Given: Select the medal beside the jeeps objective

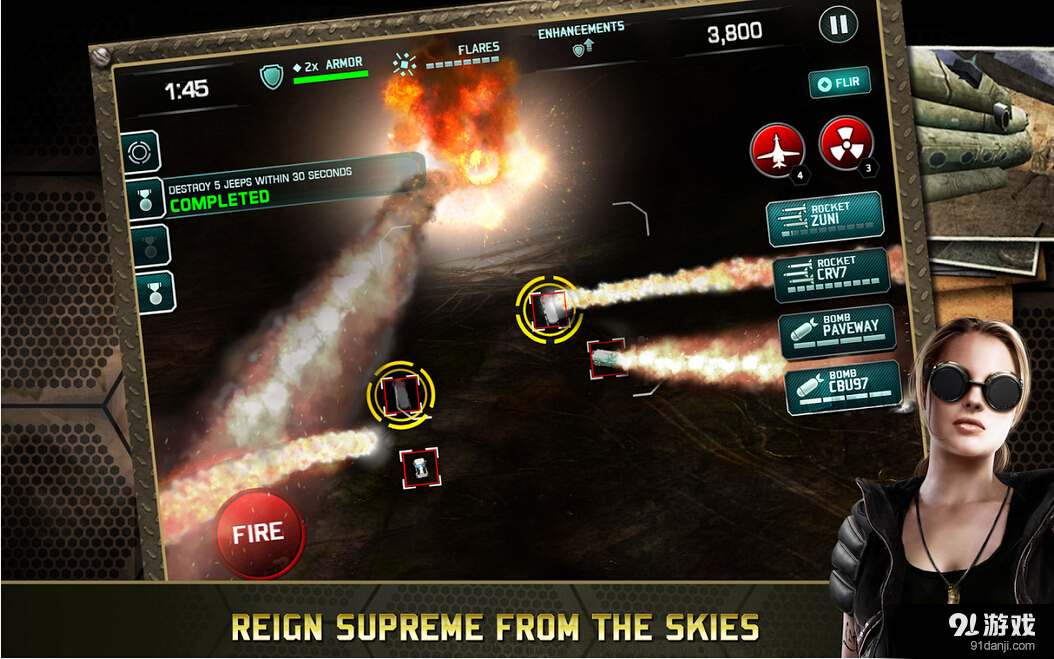Looking at the screenshot, I should click(146, 198).
